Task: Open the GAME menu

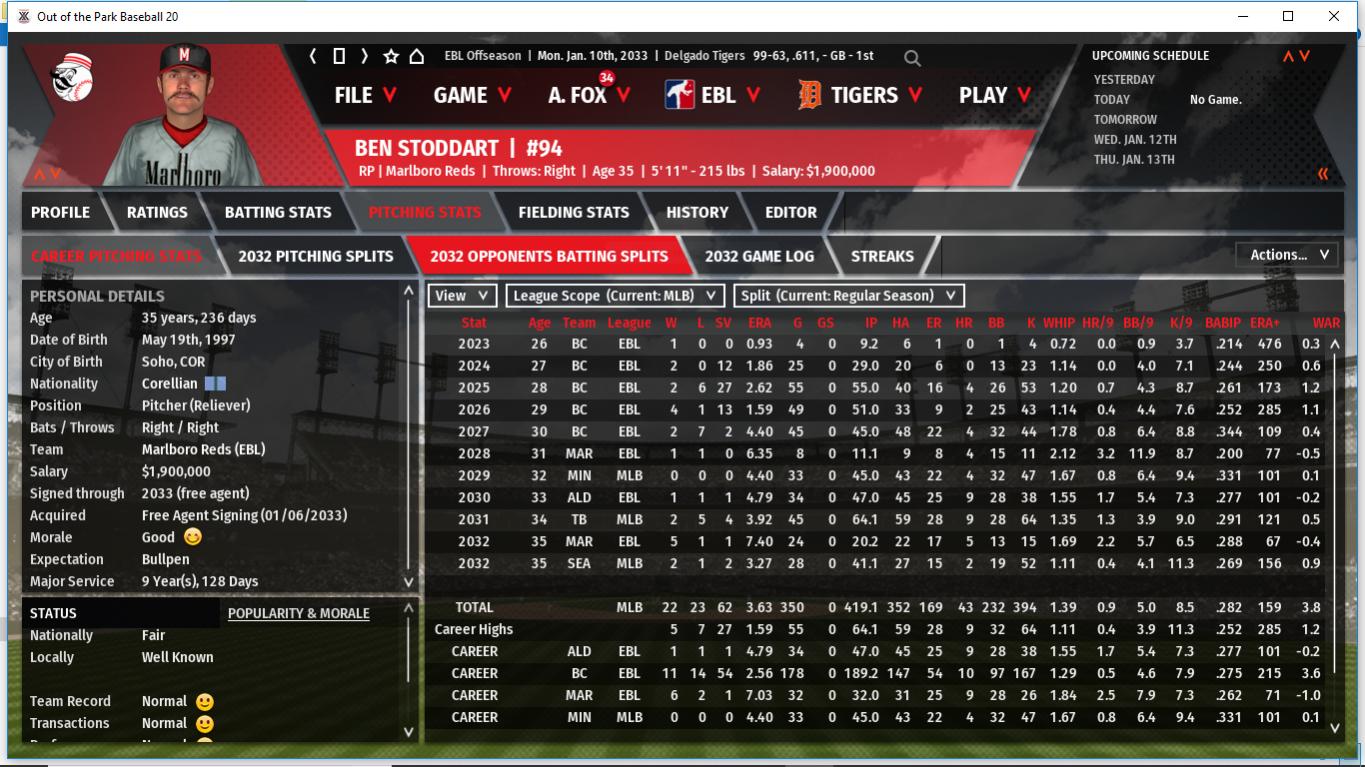Action: click(x=472, y=95)
